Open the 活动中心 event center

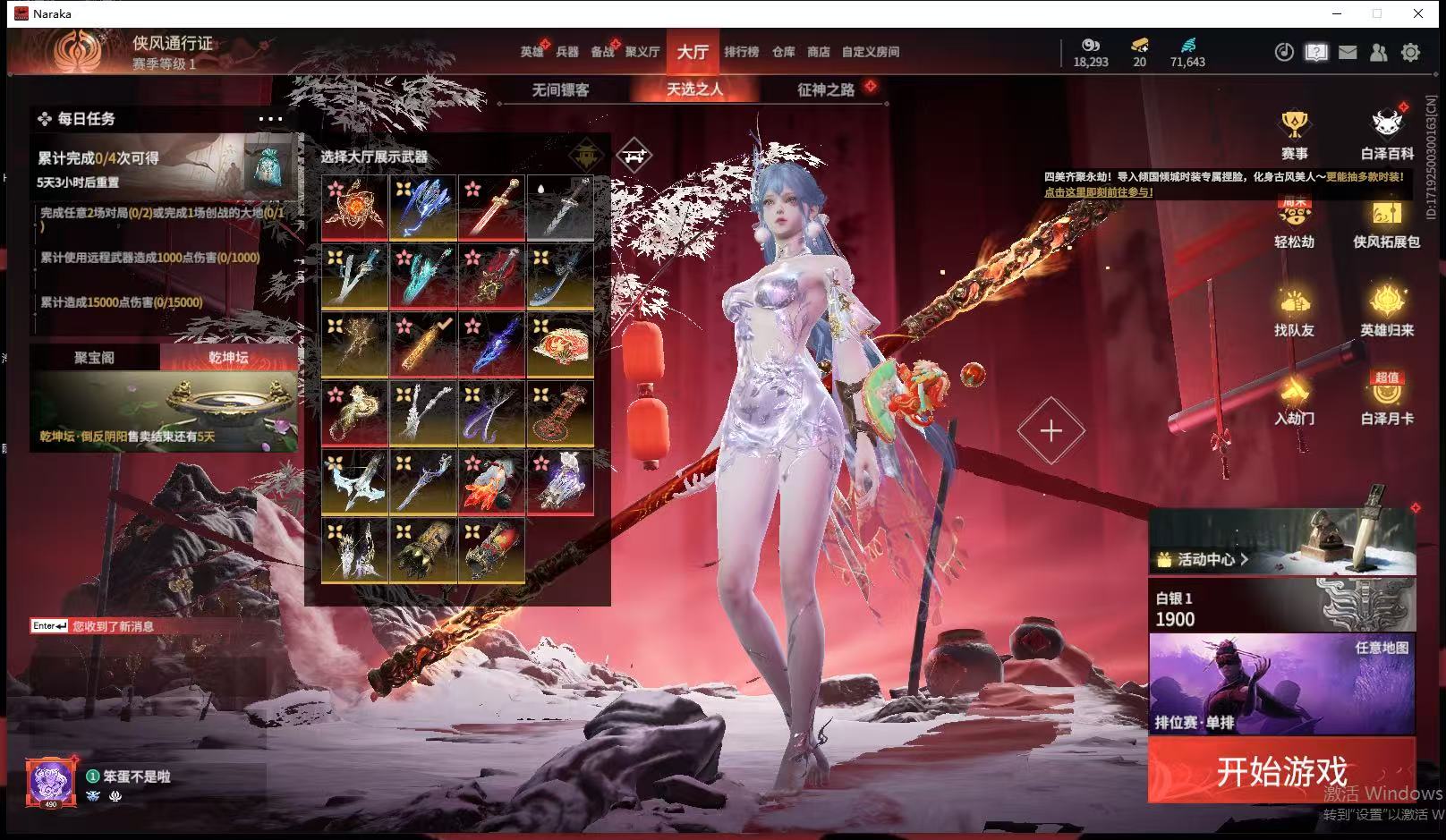click(1204, 560)
